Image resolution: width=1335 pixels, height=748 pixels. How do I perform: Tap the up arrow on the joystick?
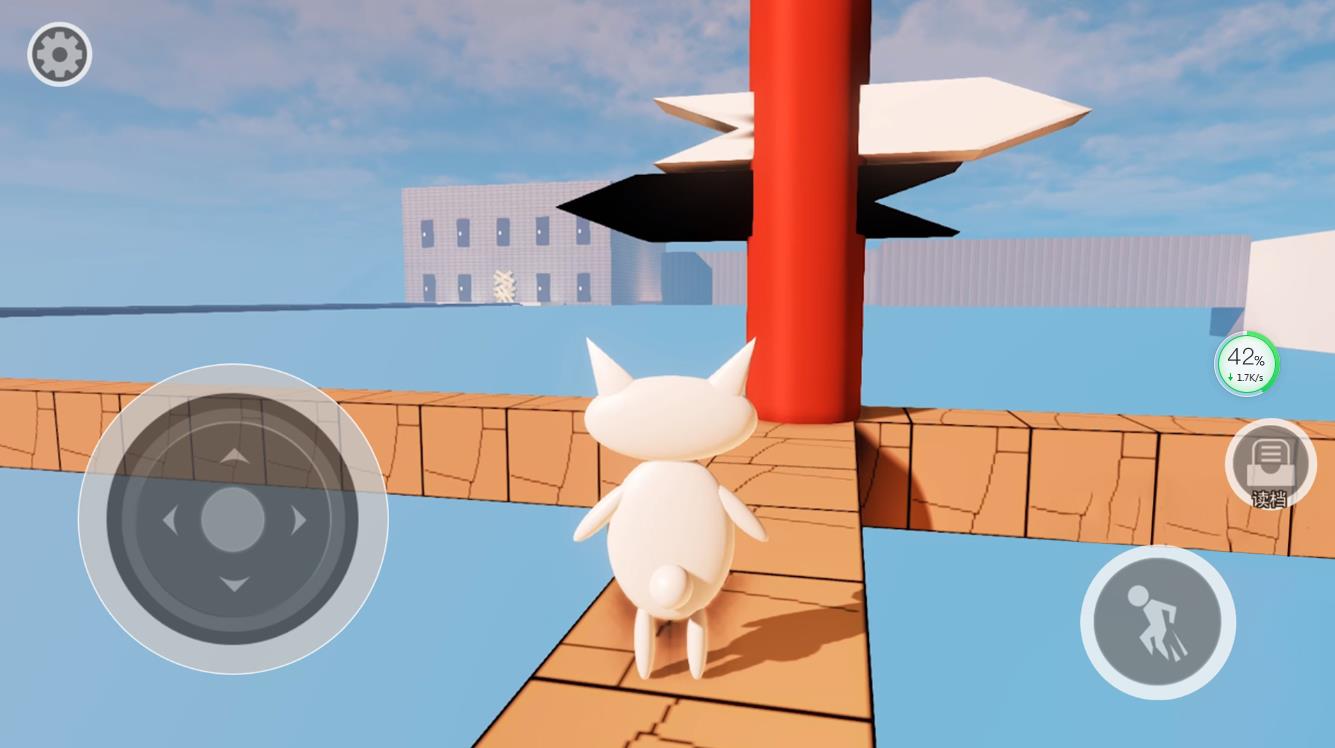(x=234, y=455)
